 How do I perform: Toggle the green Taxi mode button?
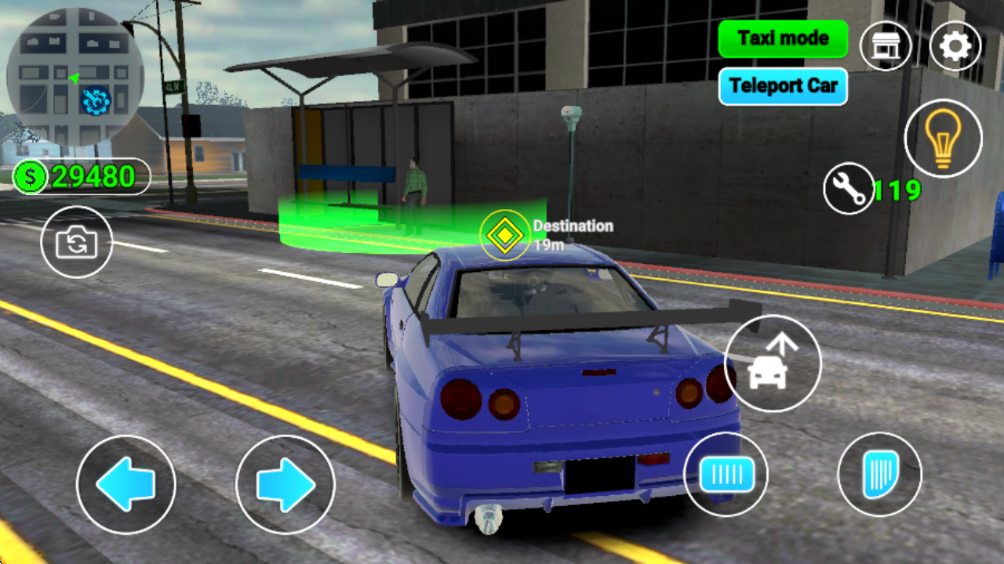(x=782, y=39)
